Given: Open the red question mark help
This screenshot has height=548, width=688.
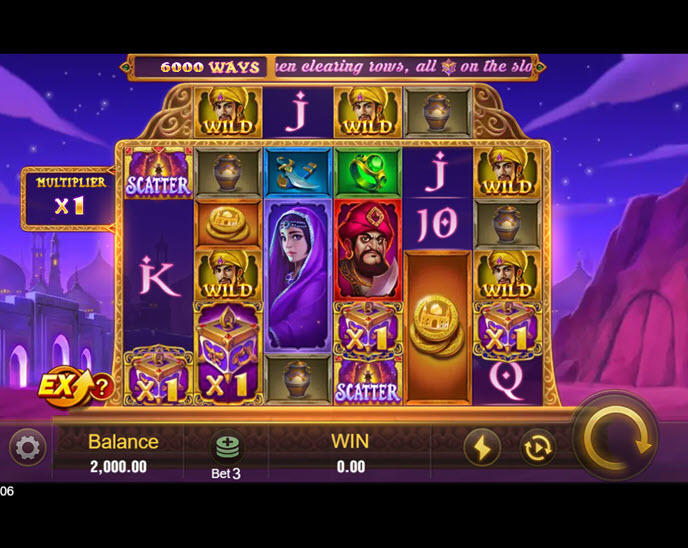Looking at the screenshot, I should pyautogui.click(x=101, y=387).
